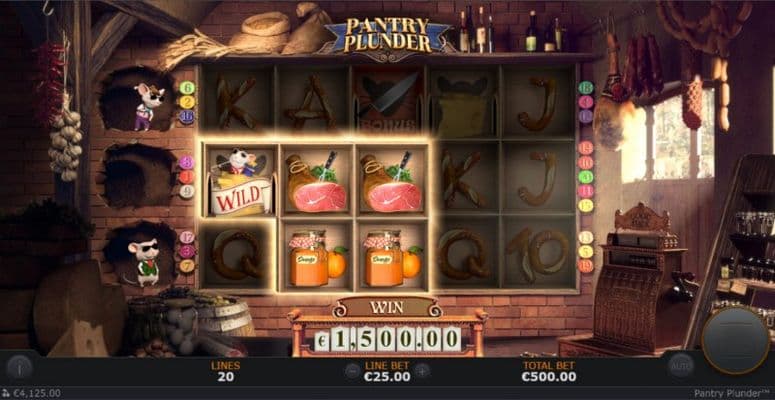775x400 pixels.
Task: Spin the reels with the large round button
Action: (x=735, y=339)
